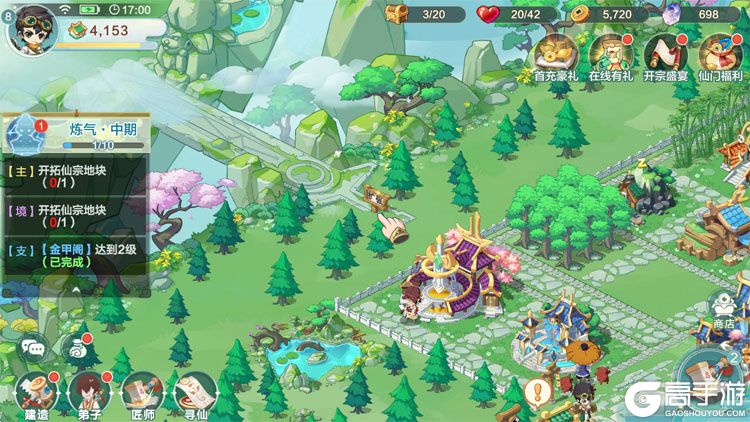Viewport: 750px width, 422px height.
Task: Select the main quest 开拓仙宗地块 marked 主
Action: pyautogui.click(x=75, y=176)
